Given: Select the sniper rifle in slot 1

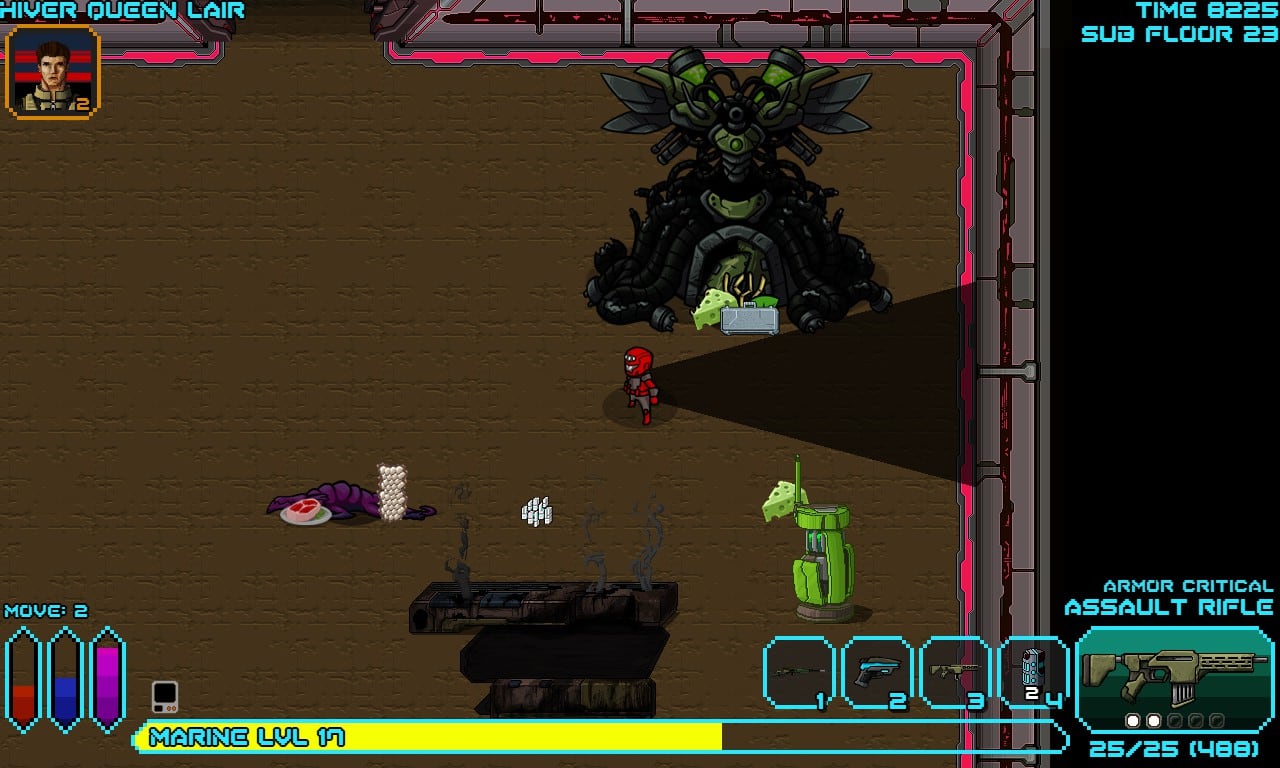Looking at the screenshot, I should point(799,673).
